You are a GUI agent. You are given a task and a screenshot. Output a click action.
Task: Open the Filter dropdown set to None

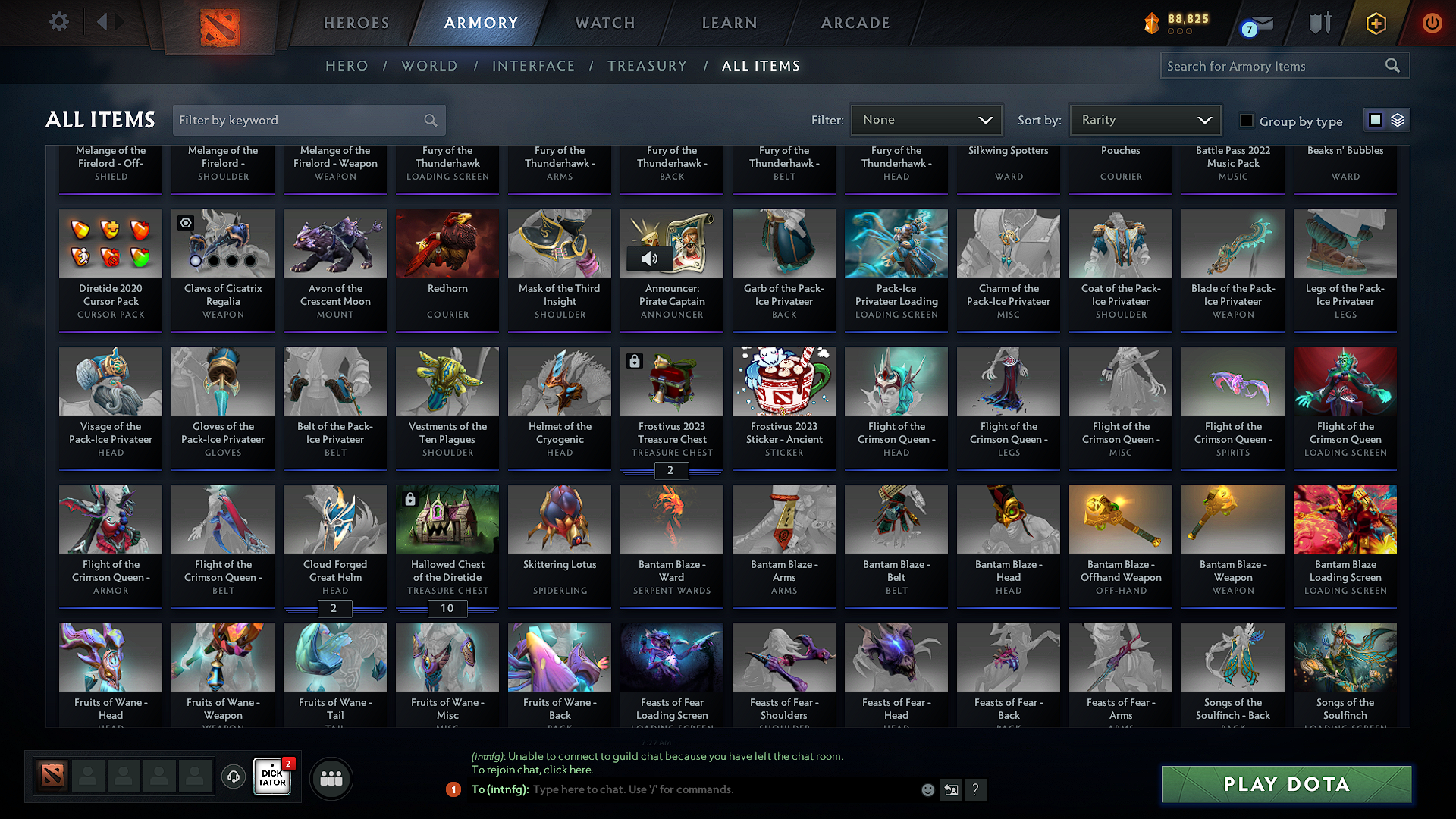[x=925, y=119]
